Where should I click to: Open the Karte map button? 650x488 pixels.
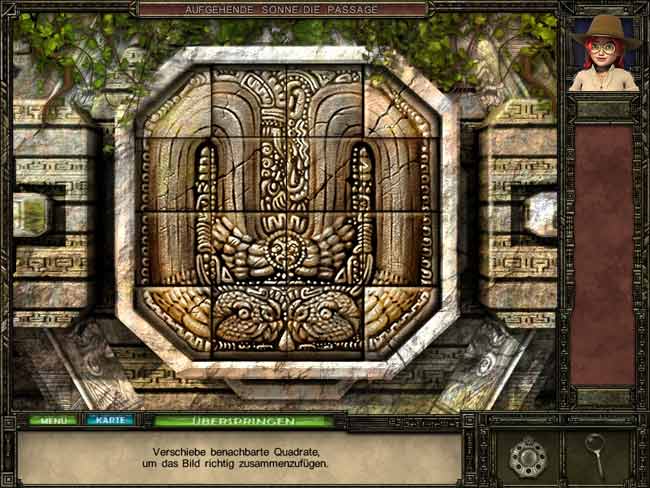[109, 420]
